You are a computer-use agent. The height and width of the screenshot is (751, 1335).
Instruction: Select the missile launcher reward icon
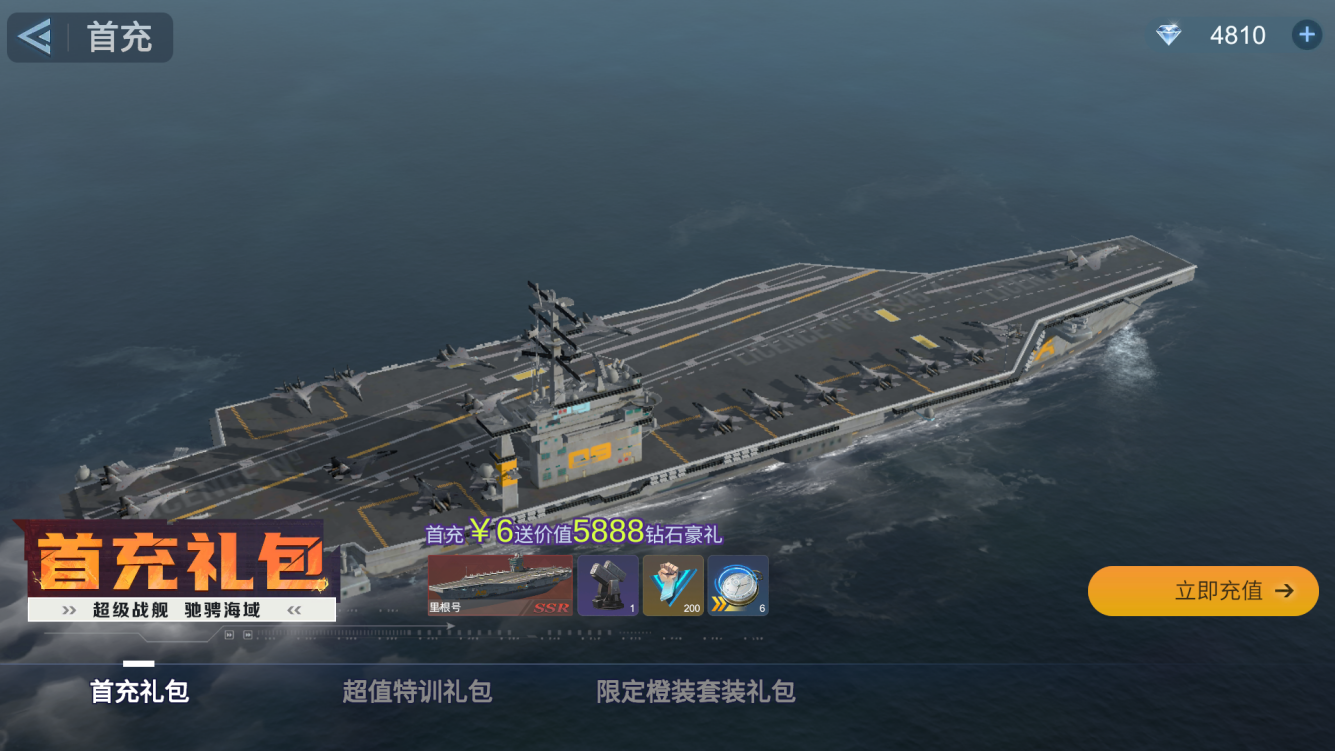tap(607, 585)
